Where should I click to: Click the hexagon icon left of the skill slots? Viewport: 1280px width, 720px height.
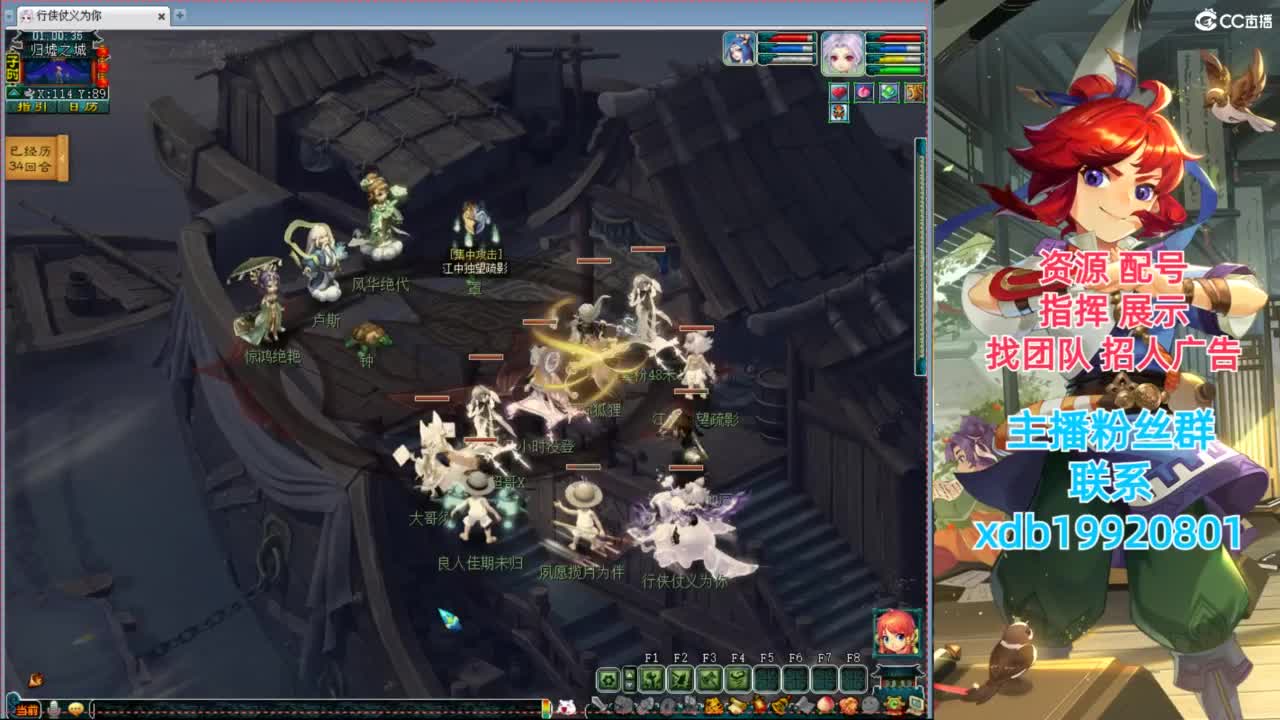606,677
